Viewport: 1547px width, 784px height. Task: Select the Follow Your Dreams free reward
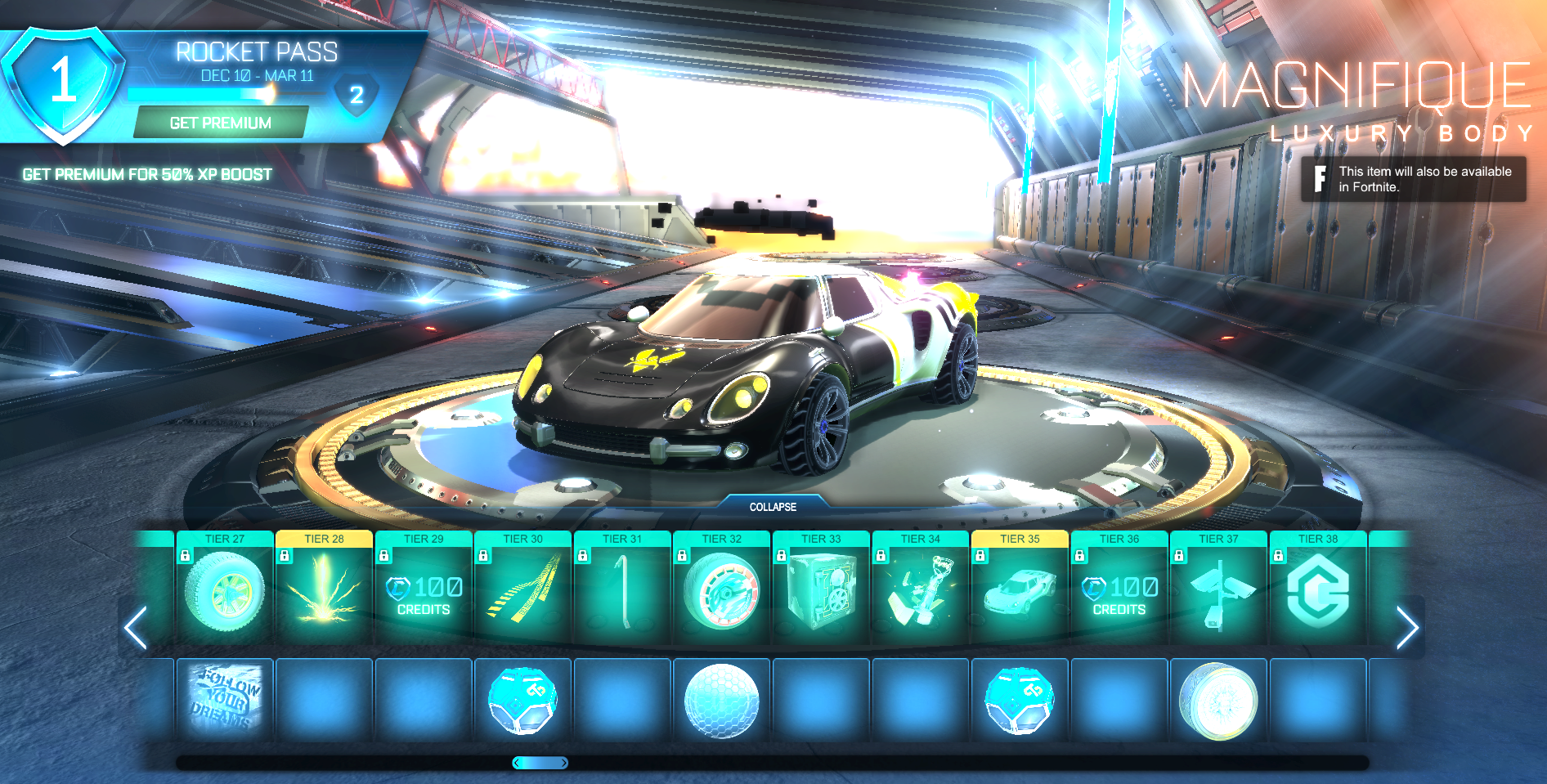point(225,701)
